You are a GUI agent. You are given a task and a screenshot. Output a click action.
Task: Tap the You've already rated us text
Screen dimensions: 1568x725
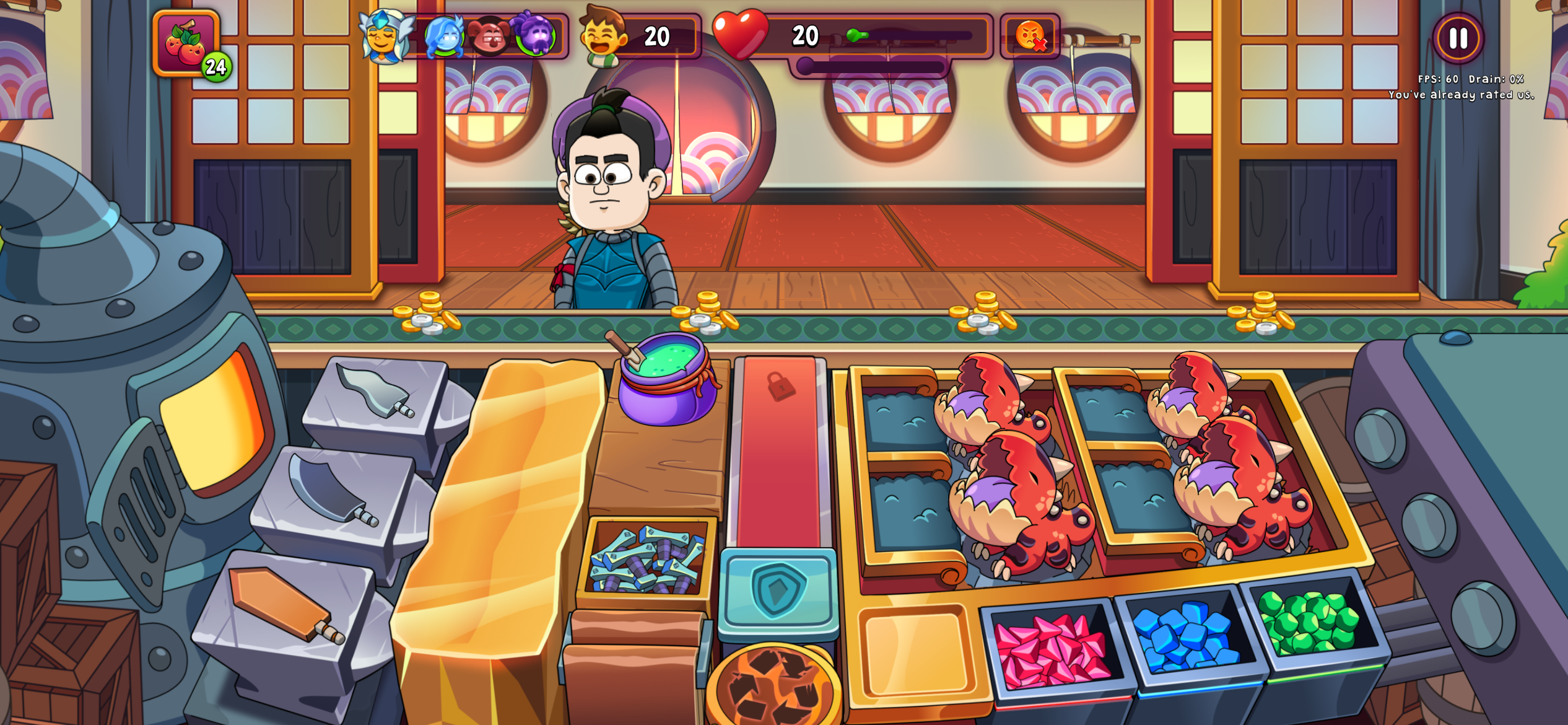pyautogui.click(x=1464, y=94)
